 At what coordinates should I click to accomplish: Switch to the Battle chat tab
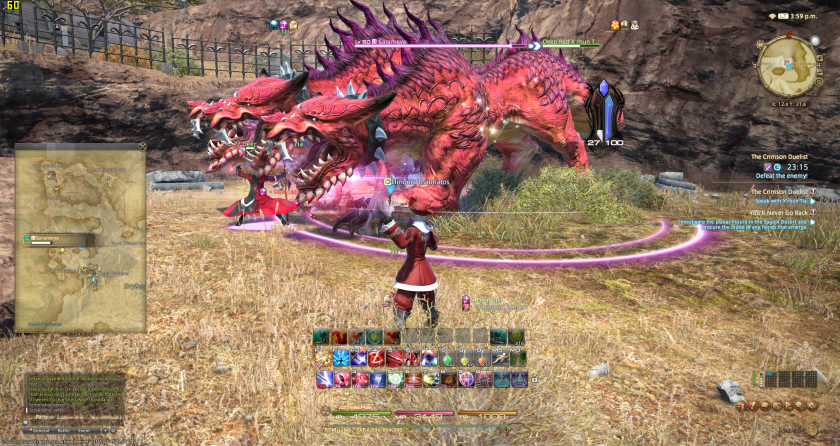tap(64, 430)
